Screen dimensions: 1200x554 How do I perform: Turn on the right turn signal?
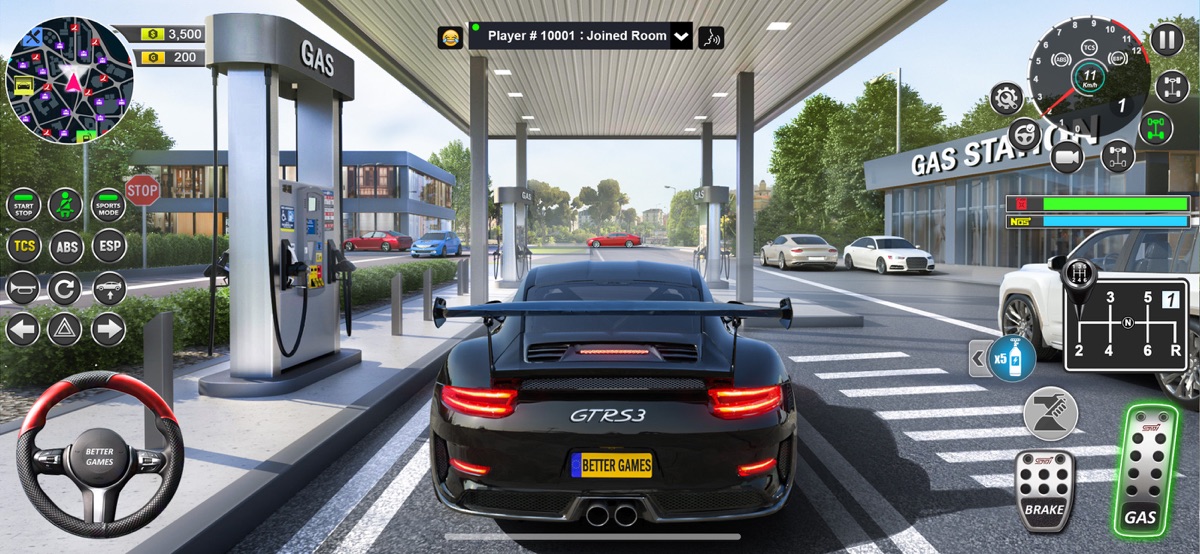tap(108, 329)
